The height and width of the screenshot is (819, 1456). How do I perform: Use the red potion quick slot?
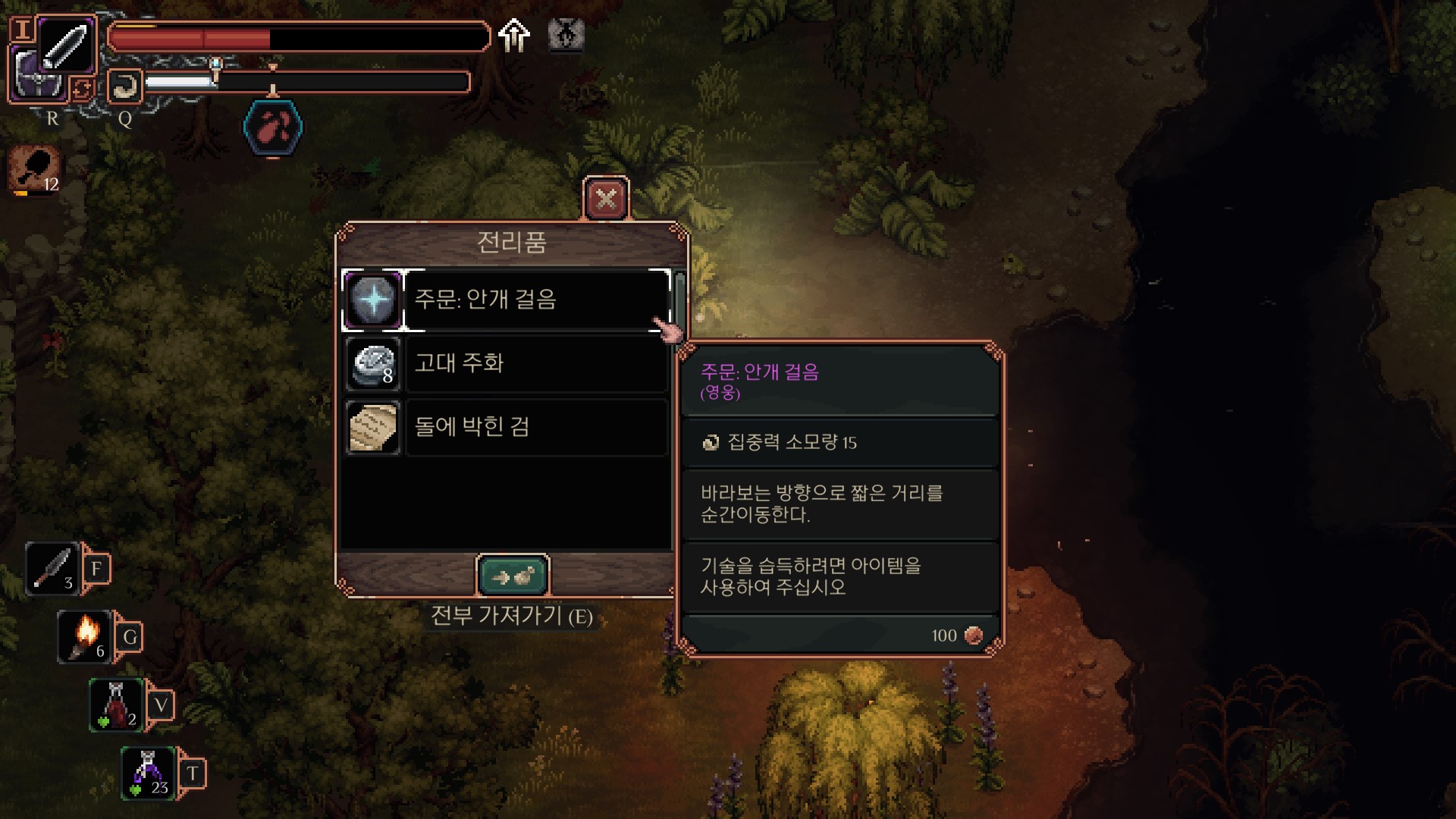117,705
